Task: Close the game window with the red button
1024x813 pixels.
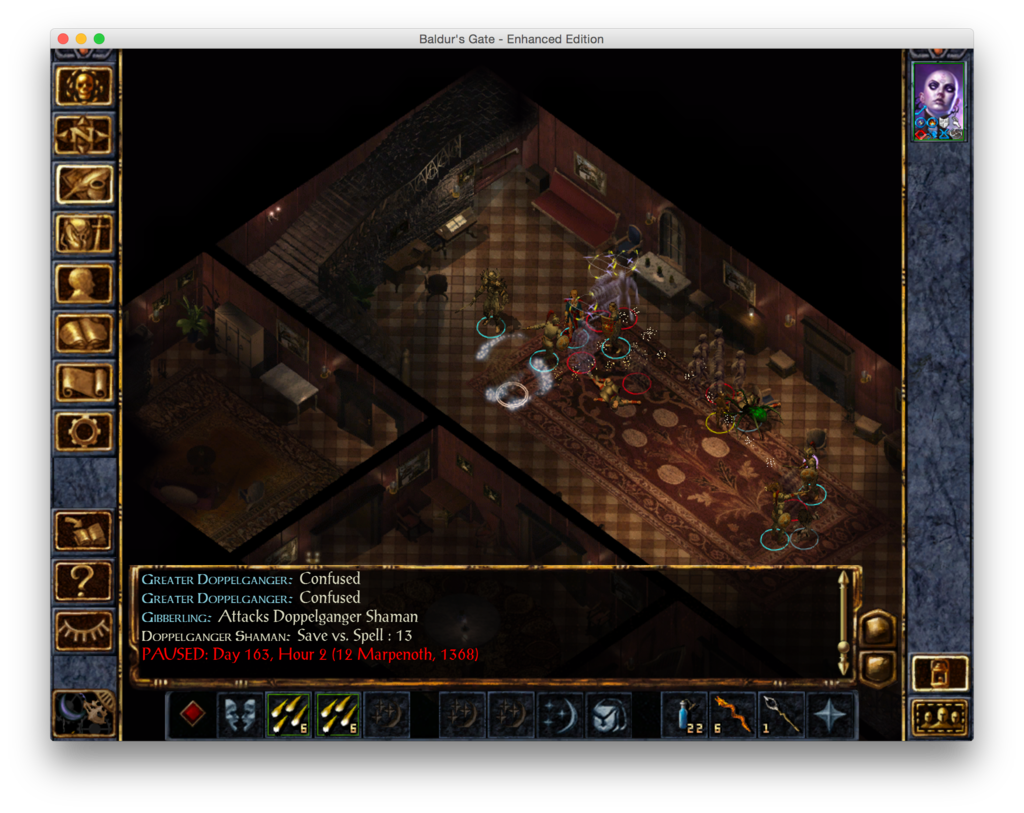Action: coord(63,39)
